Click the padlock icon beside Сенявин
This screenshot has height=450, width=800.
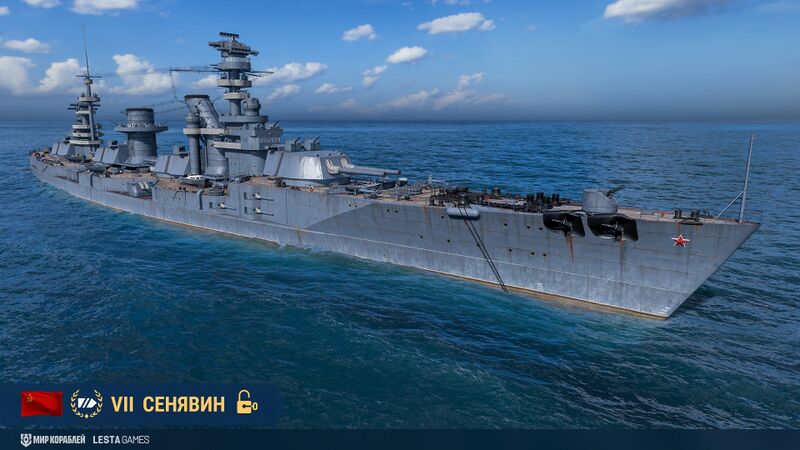coord(246,403)
